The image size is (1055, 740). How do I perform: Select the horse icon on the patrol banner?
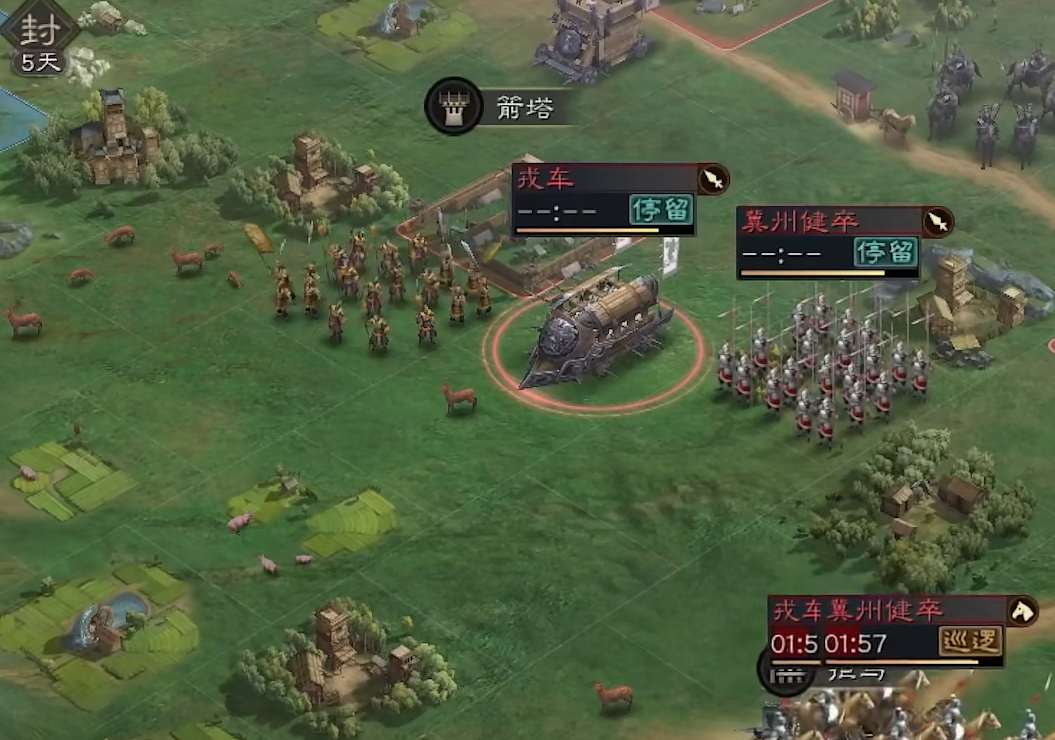click(x=1022, y=610)
